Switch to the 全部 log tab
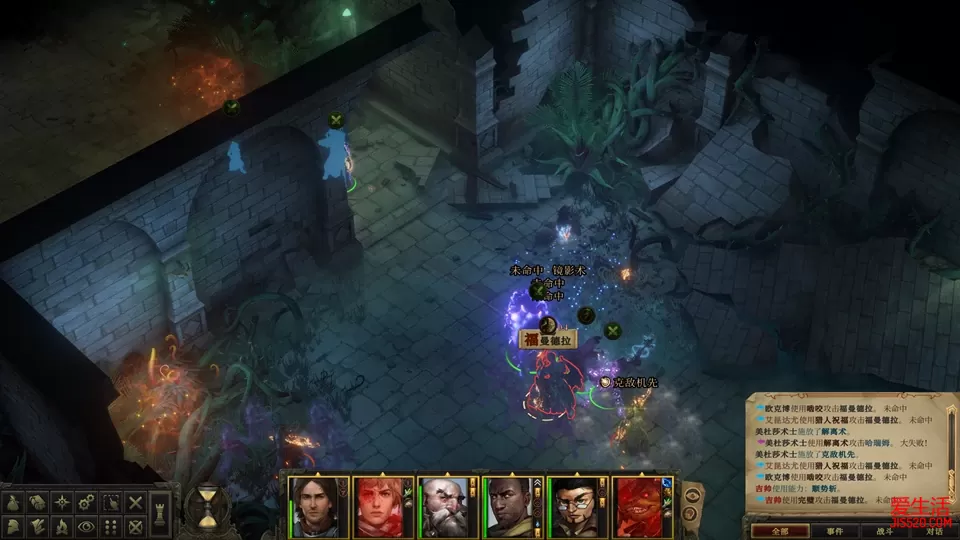This screenshot has width=960, height=540. click(x=780, y=531)
